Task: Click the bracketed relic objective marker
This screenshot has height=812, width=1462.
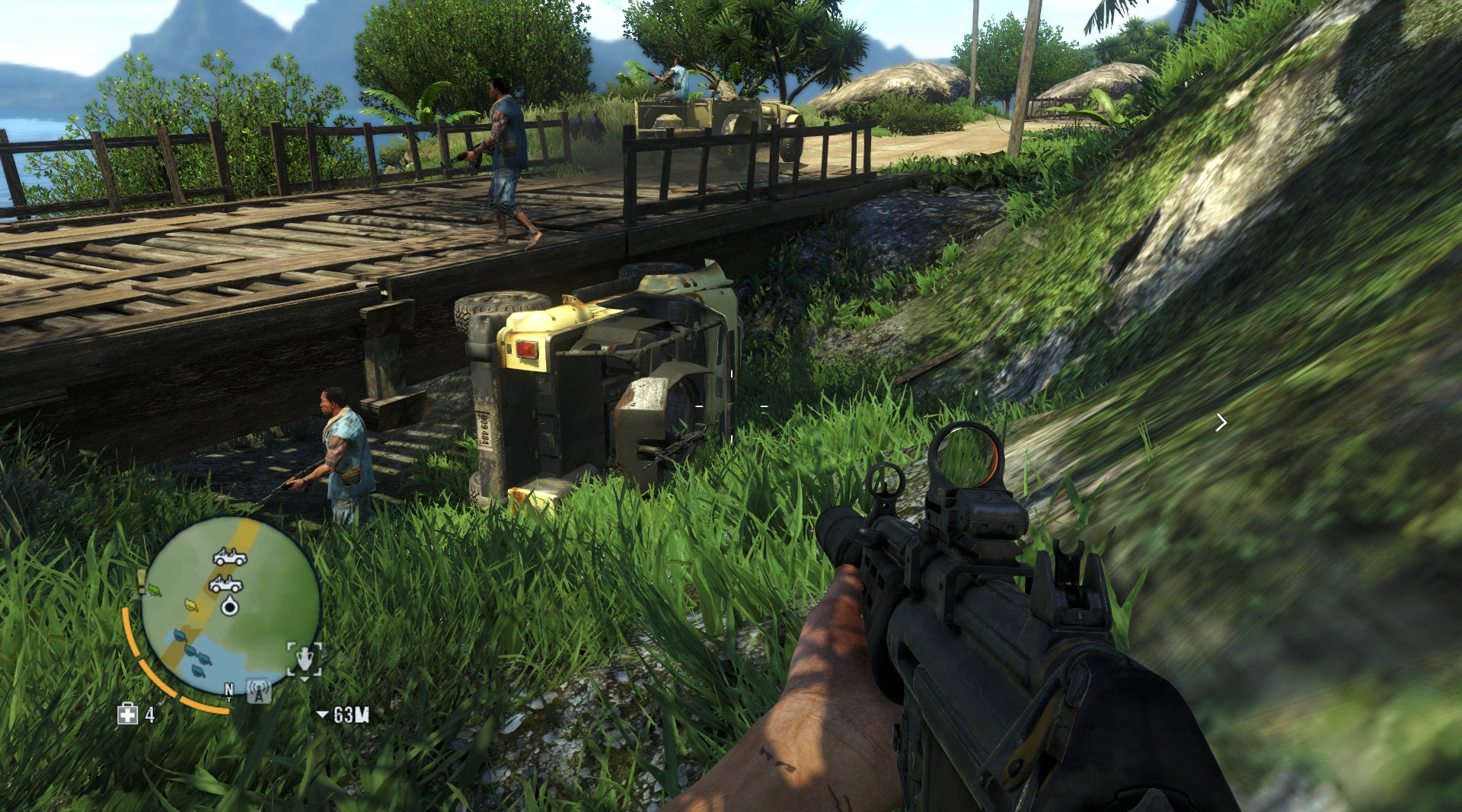Action: tap(304, 659)
